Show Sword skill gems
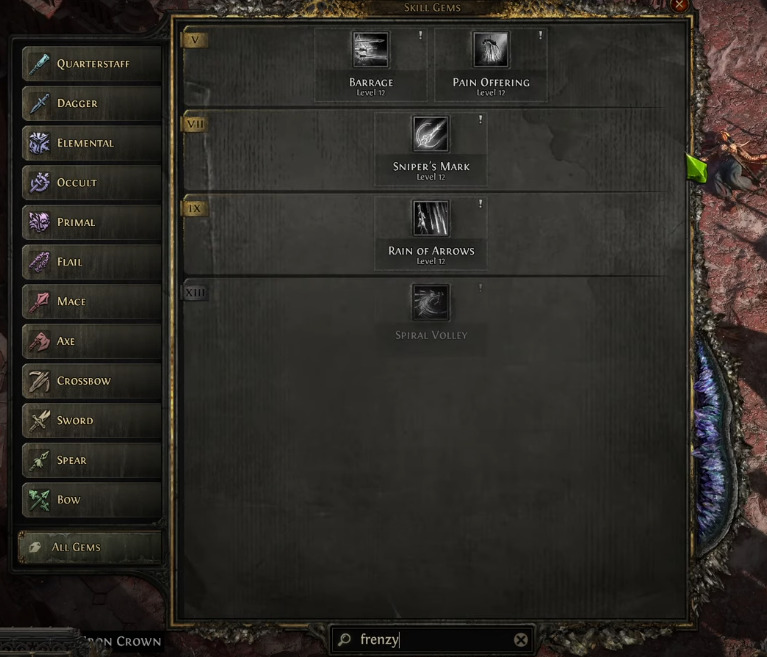The height and width of the screenshot is (657, 767). (x=91, y=421)
